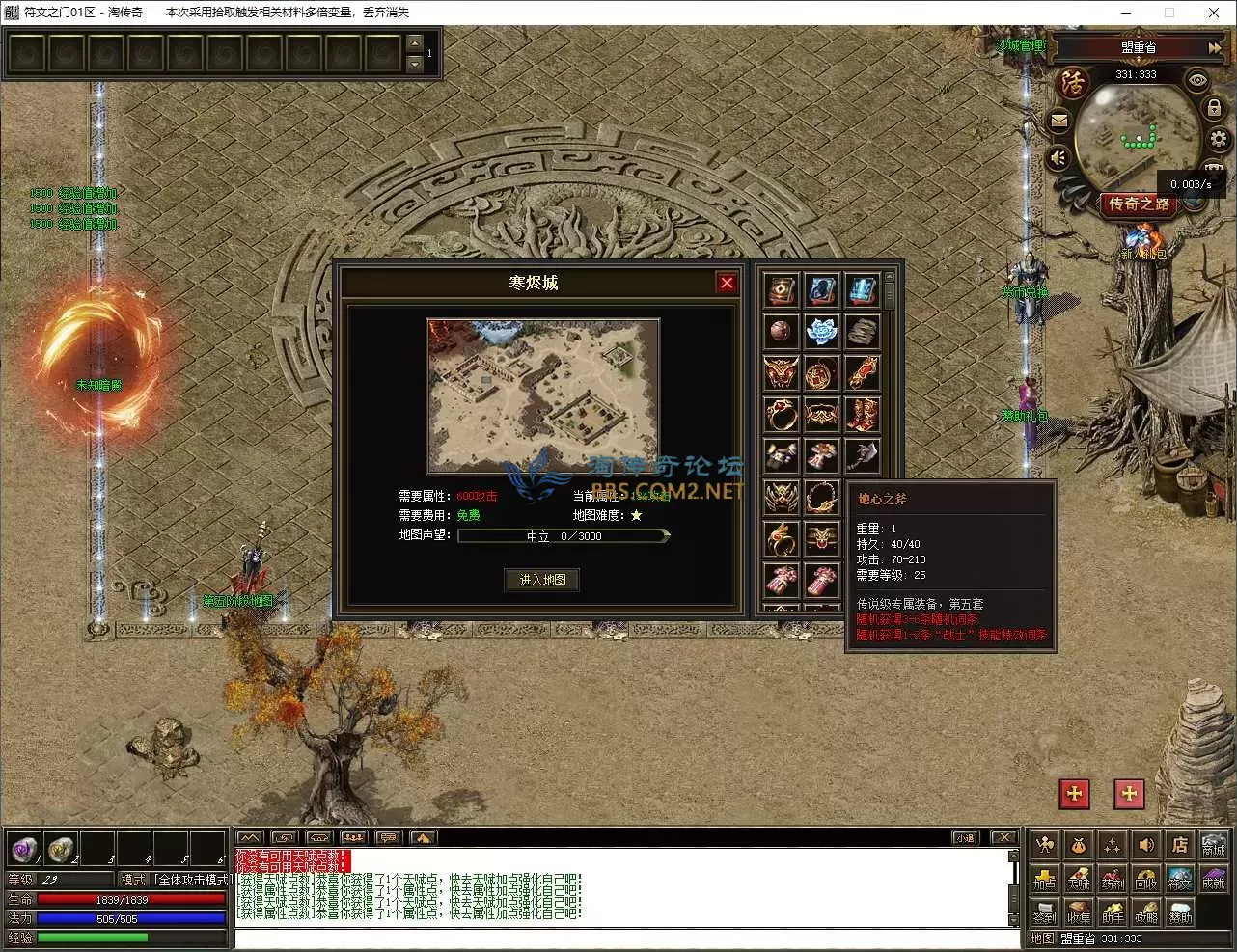Screen dimensions: 1237x952
Task: Select the blue lotus flower reward item
Action: point(821,331)
